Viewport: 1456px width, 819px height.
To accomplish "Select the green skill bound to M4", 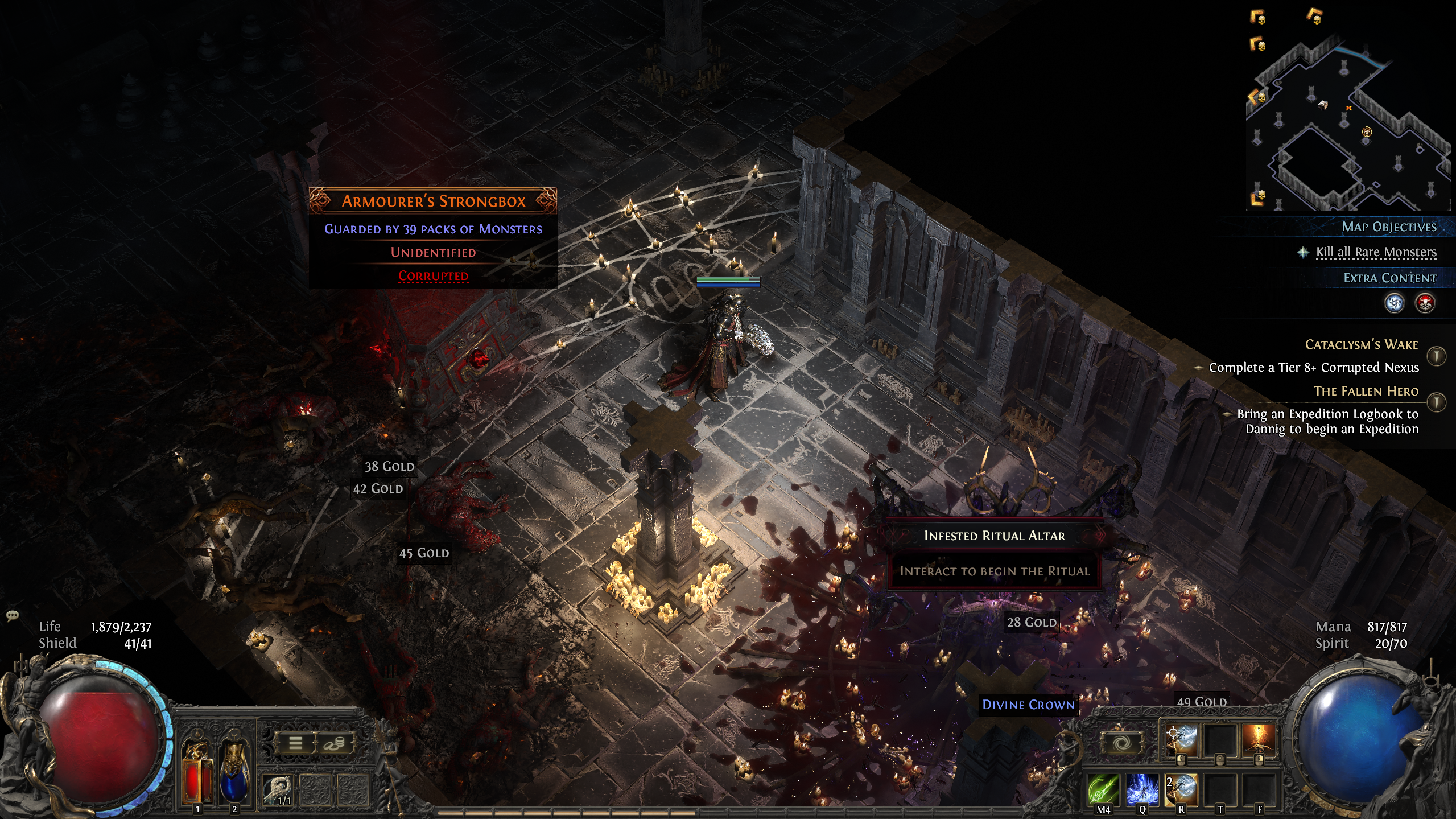I will point(1103,790).
